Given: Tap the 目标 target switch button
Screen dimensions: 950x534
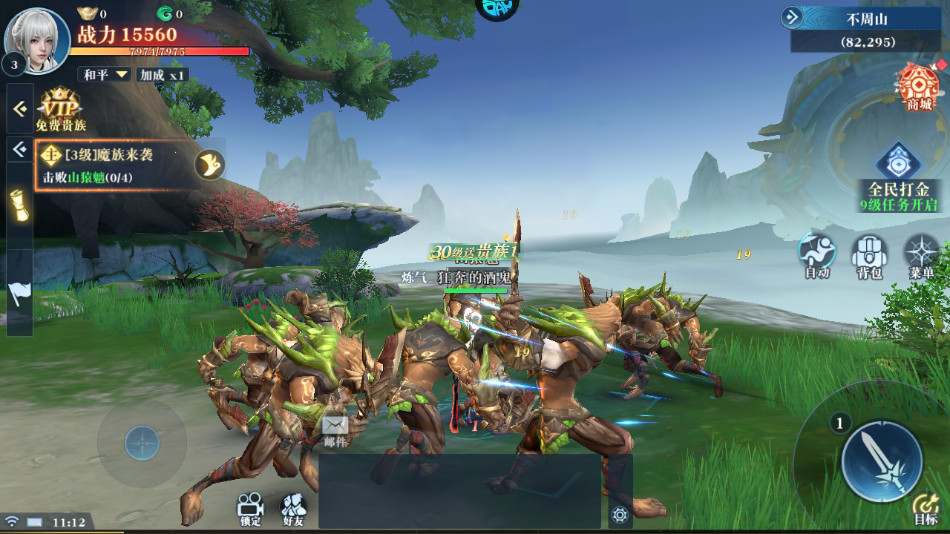Looking at the screenshot, I should (925, 508).
